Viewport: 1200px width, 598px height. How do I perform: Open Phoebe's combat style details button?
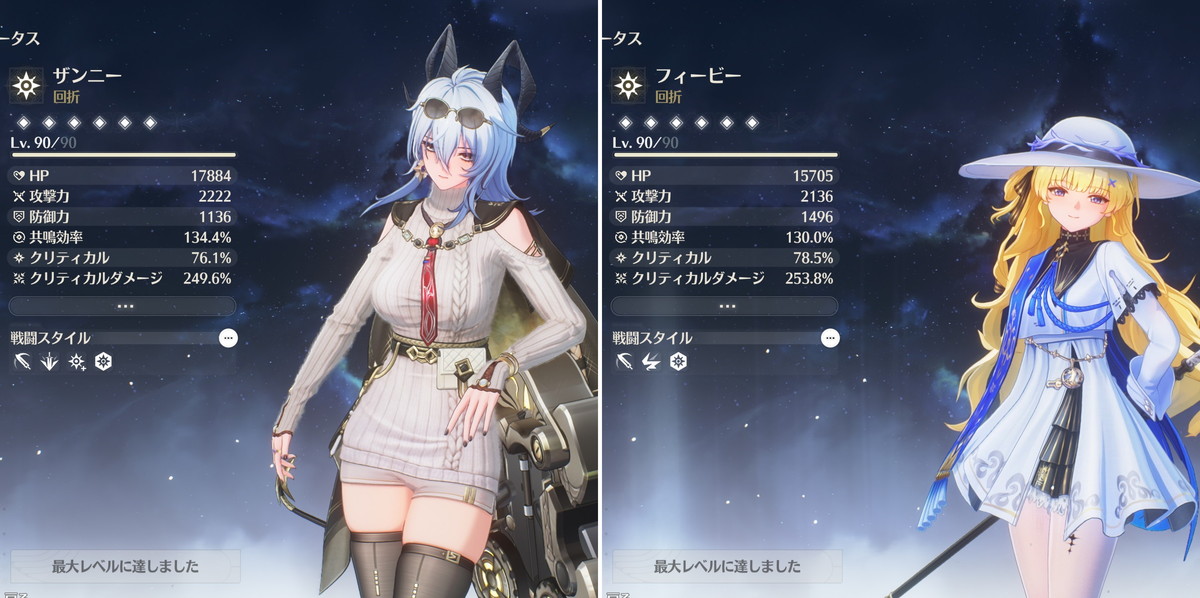coord(830,338)
